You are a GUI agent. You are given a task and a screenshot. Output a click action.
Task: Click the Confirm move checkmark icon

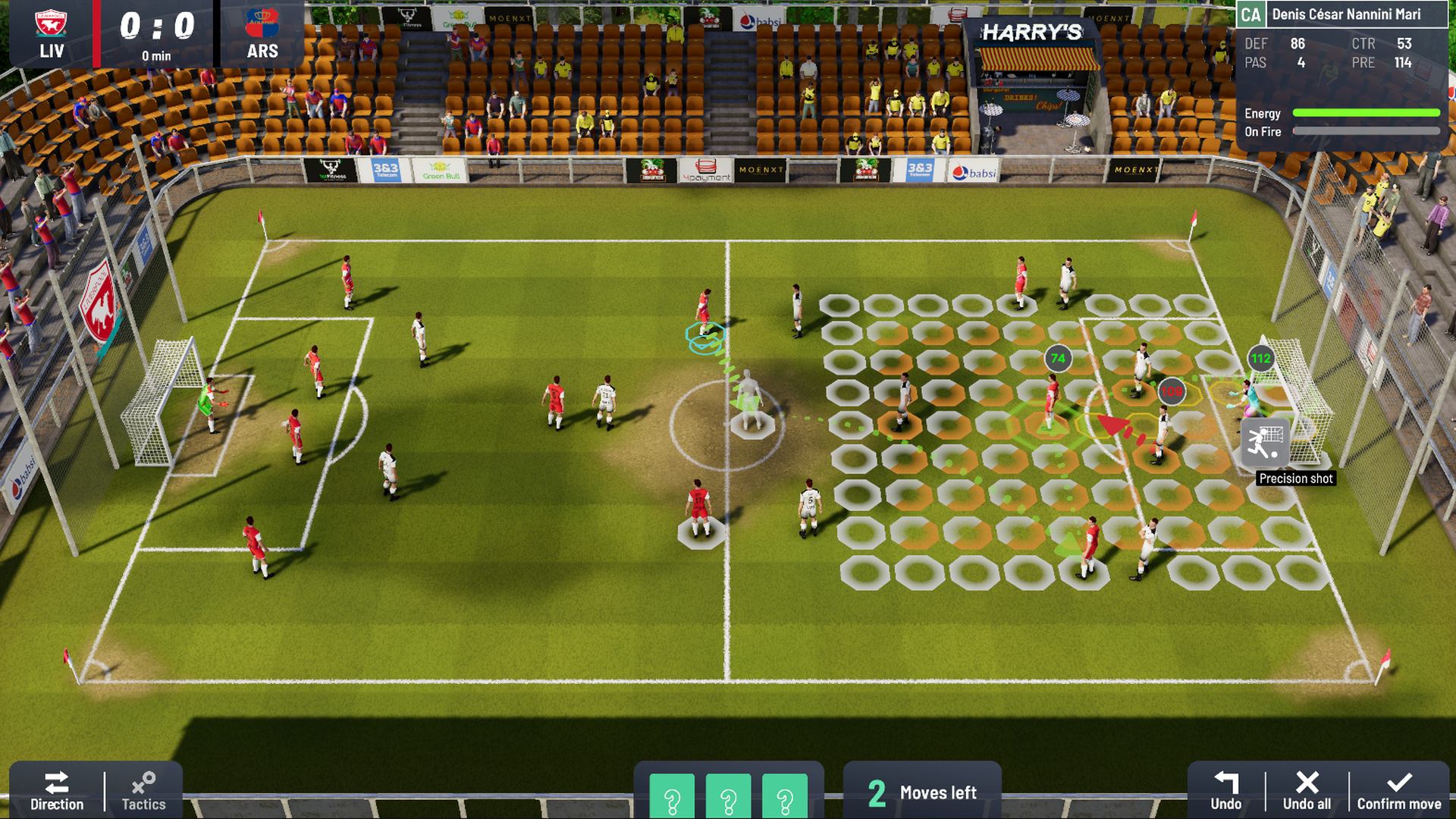click(1399, 783)
